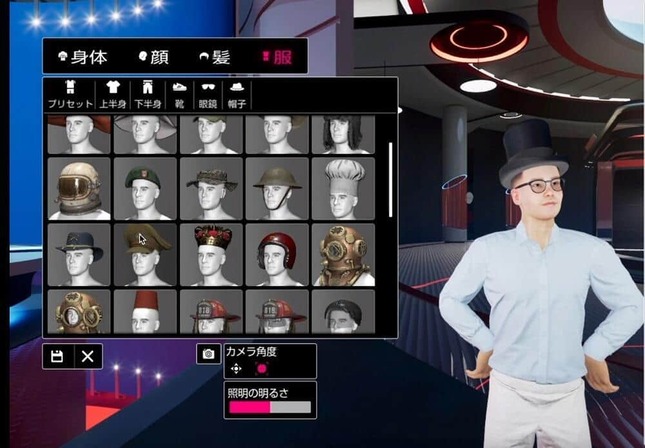This screenshot has height=448, width=645.
Task: Select the white chef hat
Action: (342, 187)
